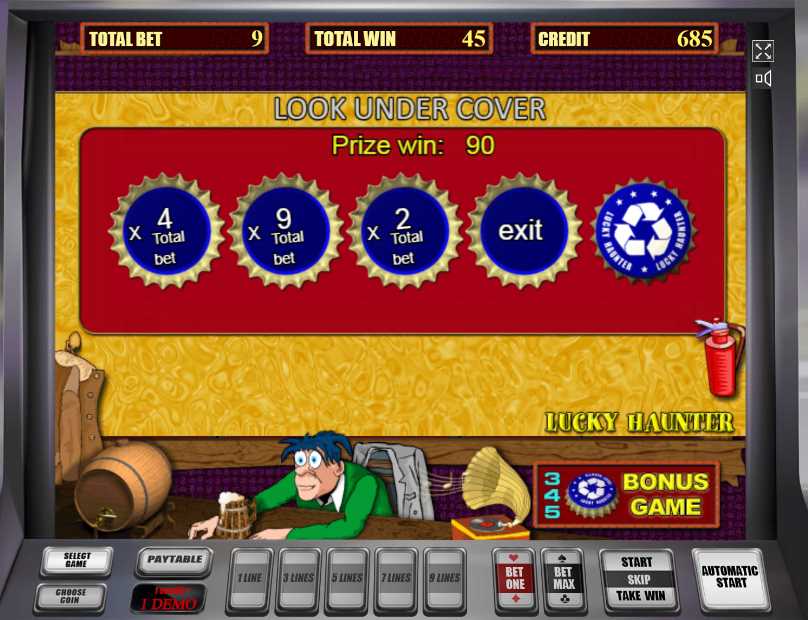Enable Automatic Start
808x620 pixels.
pyautogui.click(x=730, y=577)
